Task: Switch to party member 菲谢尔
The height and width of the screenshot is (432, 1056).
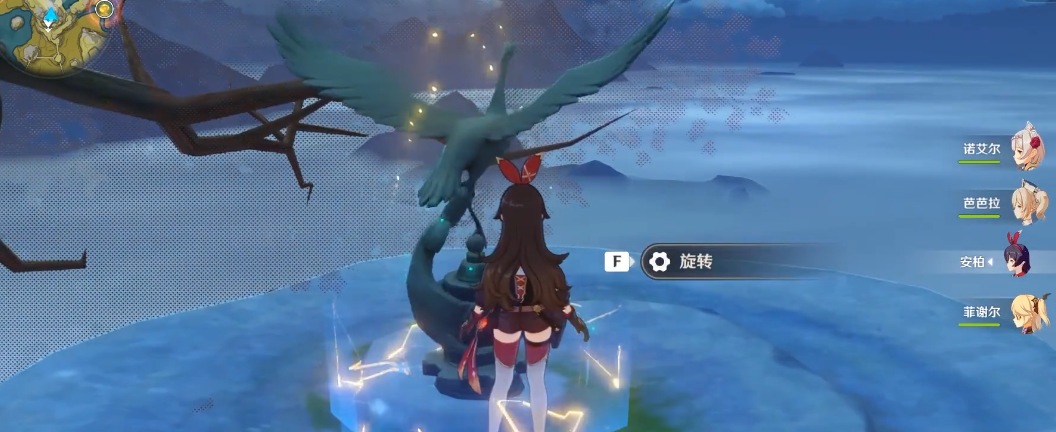Action: 1028,312
